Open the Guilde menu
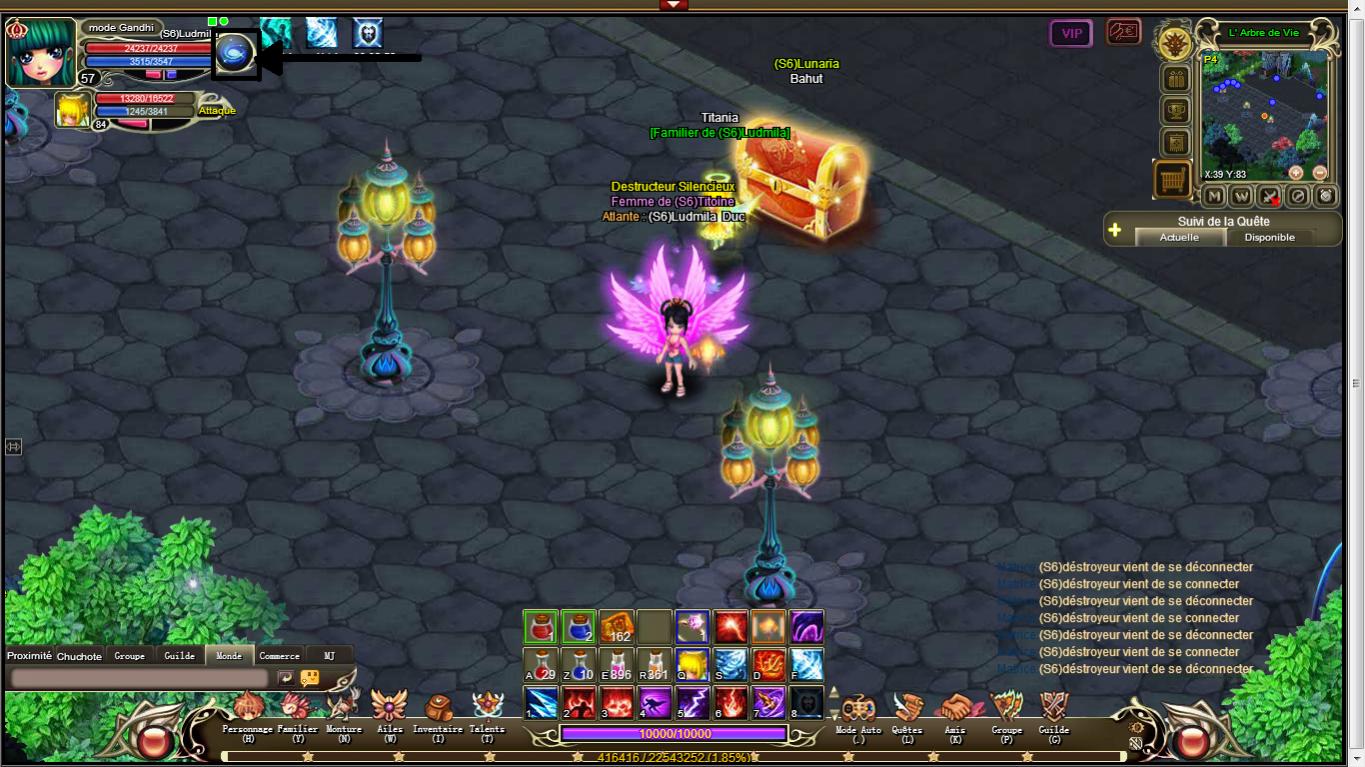Screen dimensions: 1365x767 pyautogui.click(x=1053, y=710)
